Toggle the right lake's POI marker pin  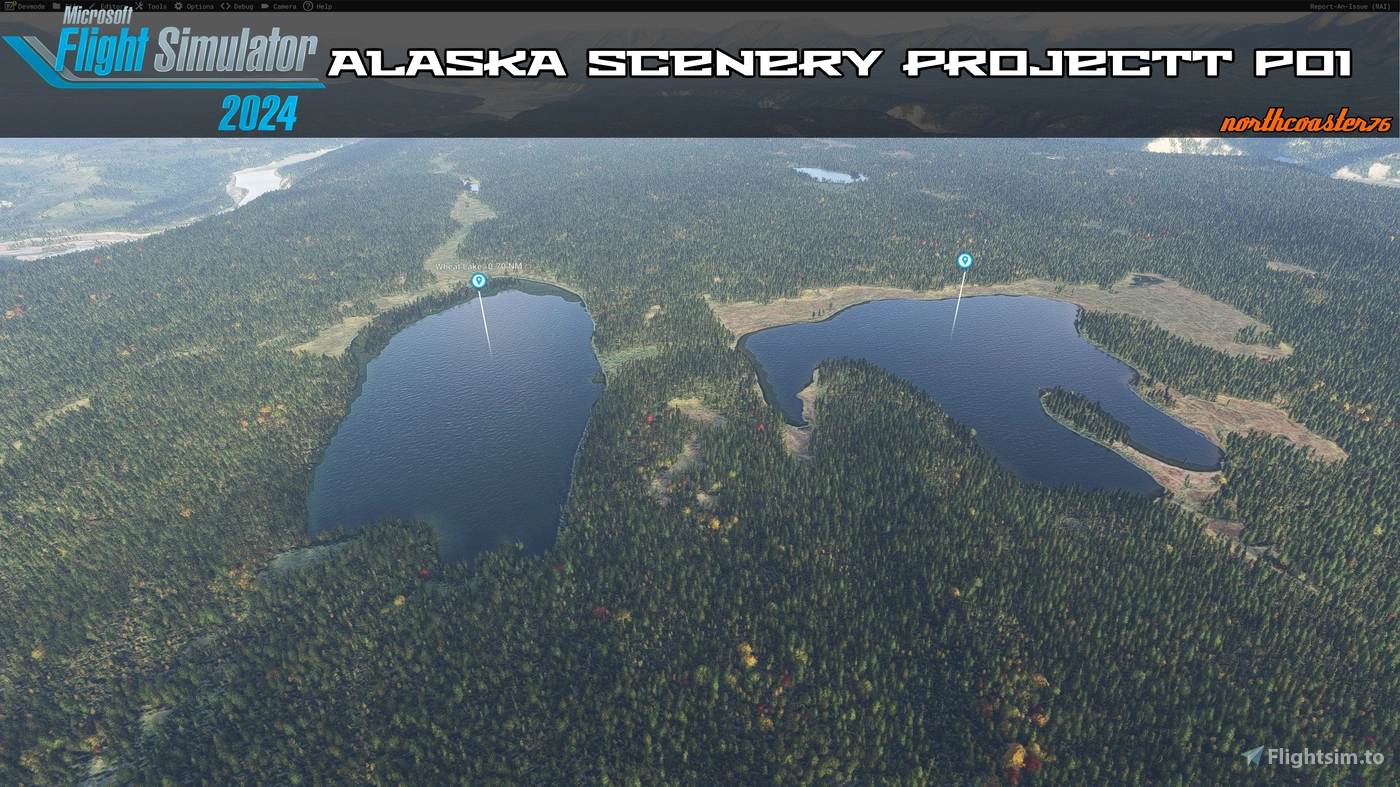point(964,259)
